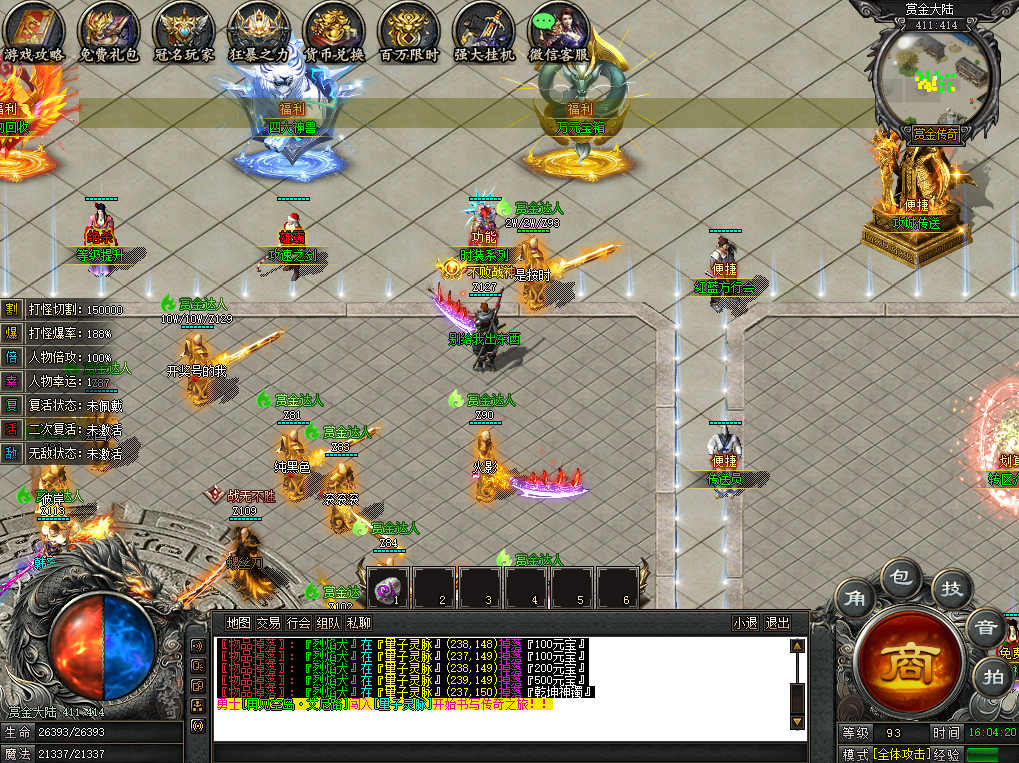Open the 货币兑换 currency exchange

[x=334, y=28]
